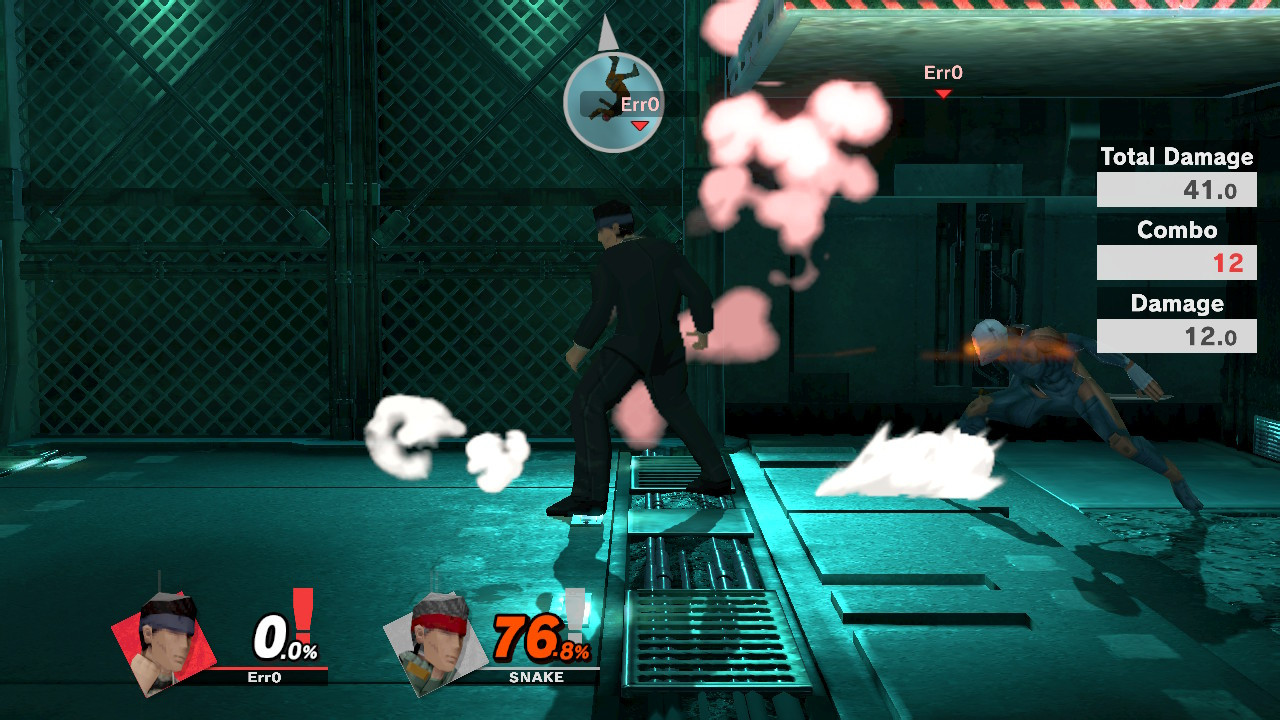Switch to the Combo stats tab
The height and width of the screenshot is (720, 1280).
(1176, 230)
